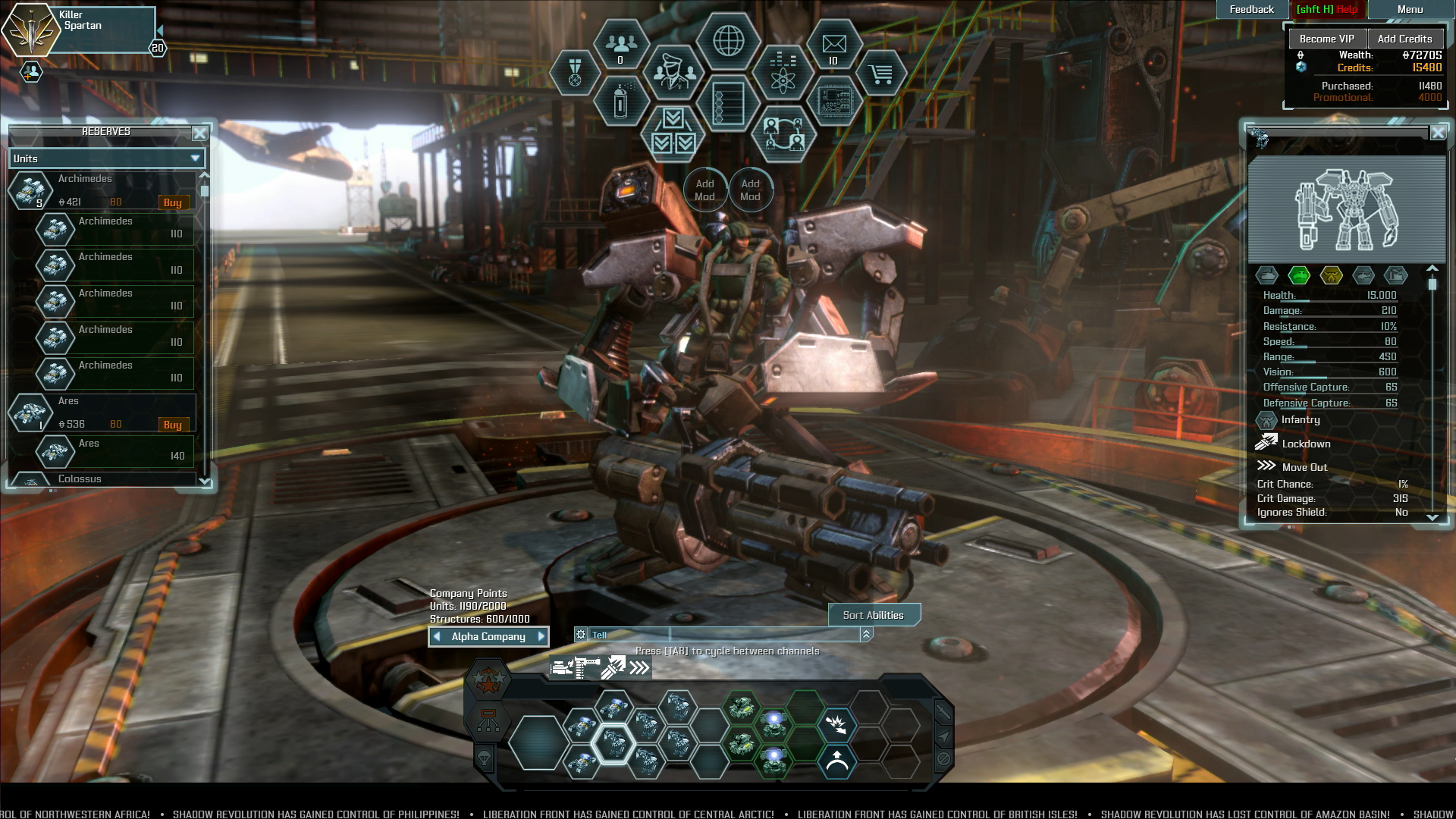Open the shopping cart store
The image size is (1456, 819).
[x=880, y=74]
